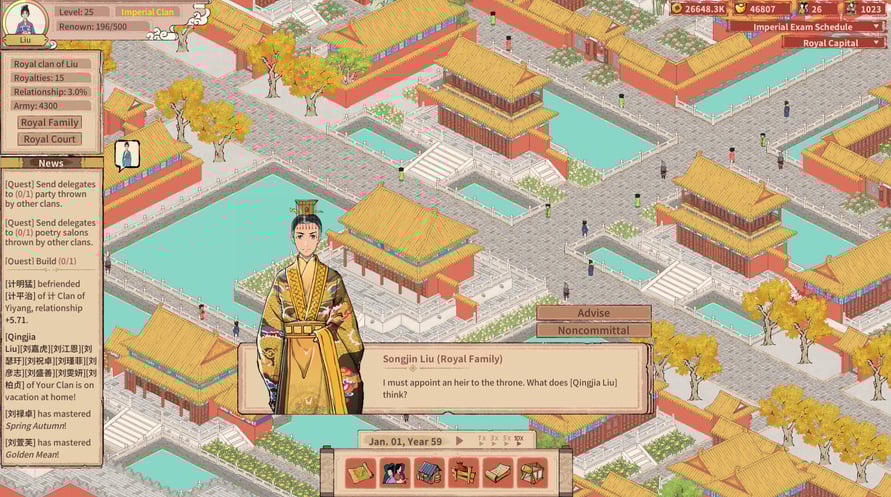
Task: Open the Royal Court panel
Action: tap(50, 139)
